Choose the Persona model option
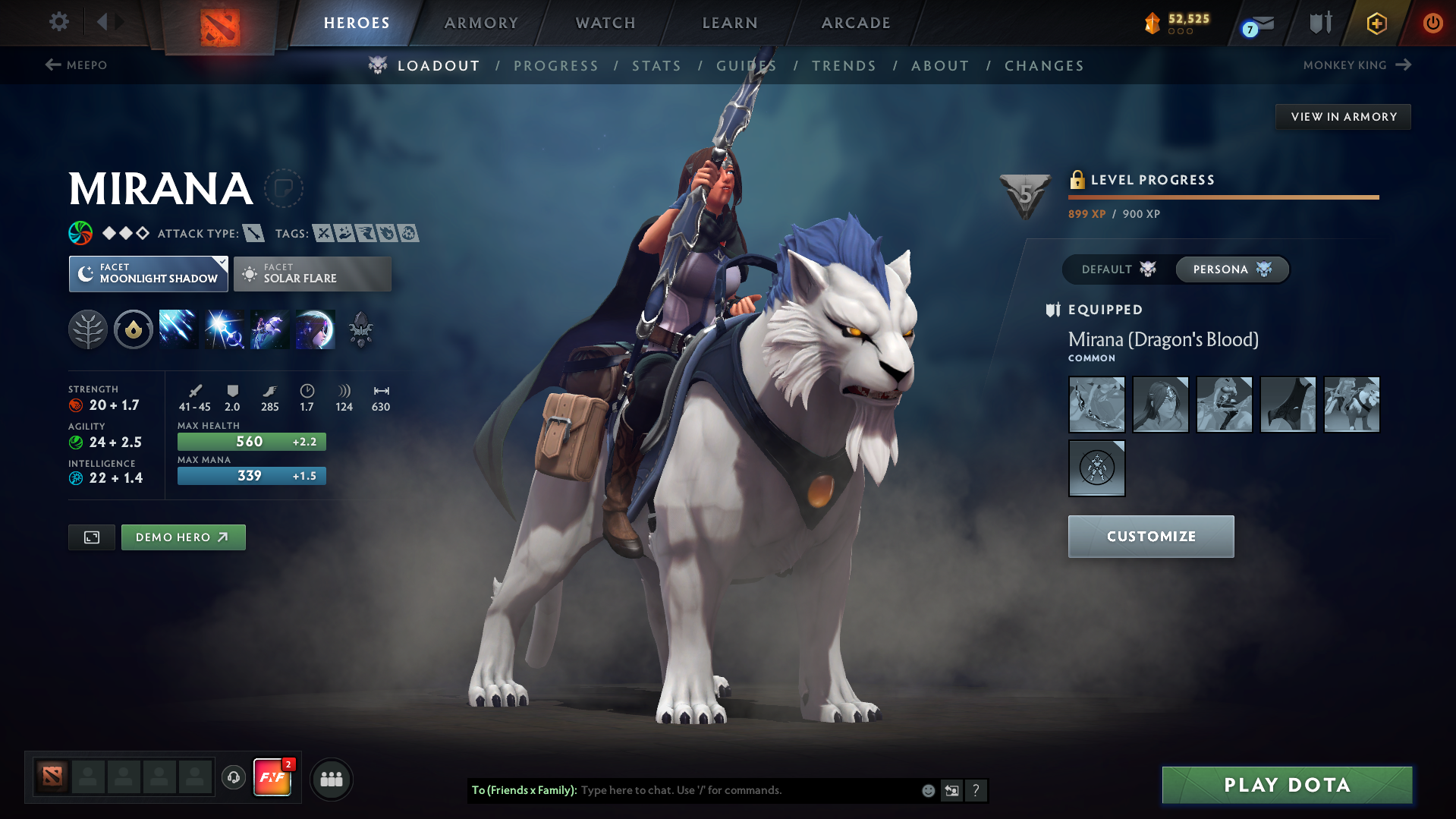 [x=1231, y=269]
